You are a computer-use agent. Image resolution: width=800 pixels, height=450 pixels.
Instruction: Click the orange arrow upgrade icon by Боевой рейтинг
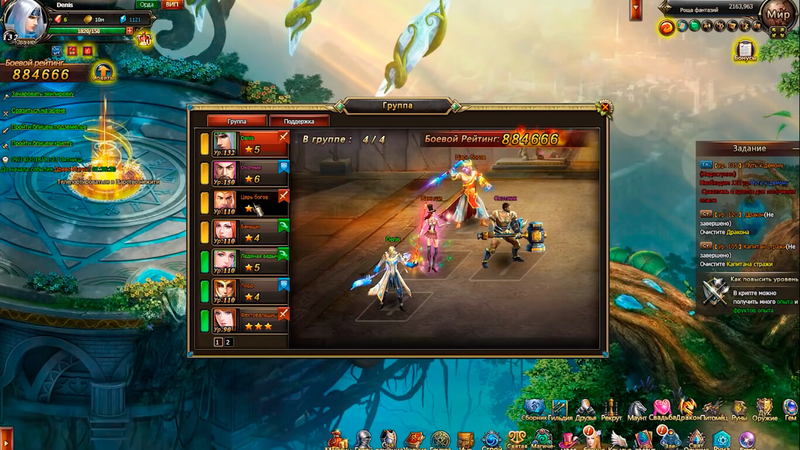click(101, 72)
